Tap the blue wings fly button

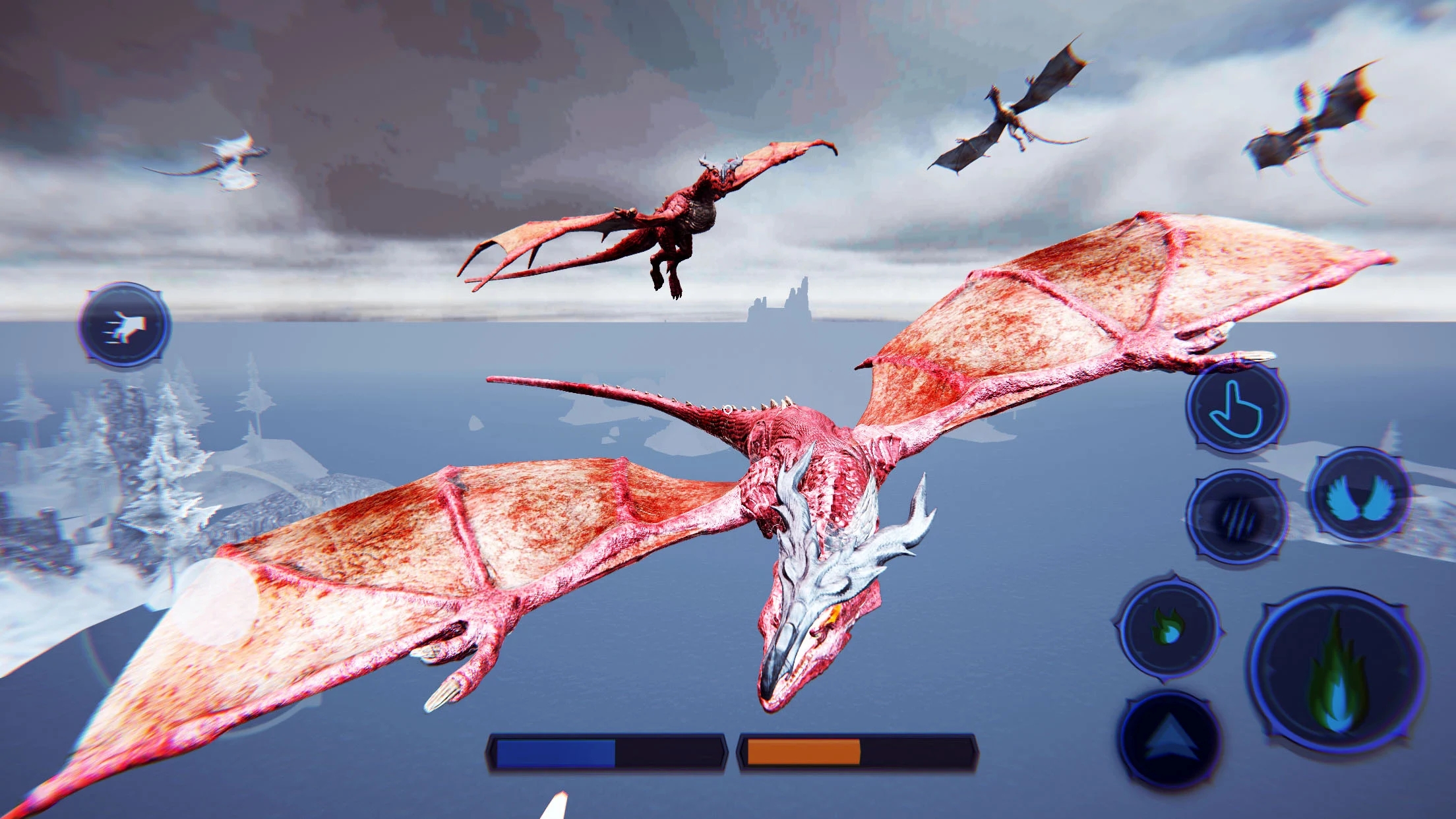[1360, 495]
